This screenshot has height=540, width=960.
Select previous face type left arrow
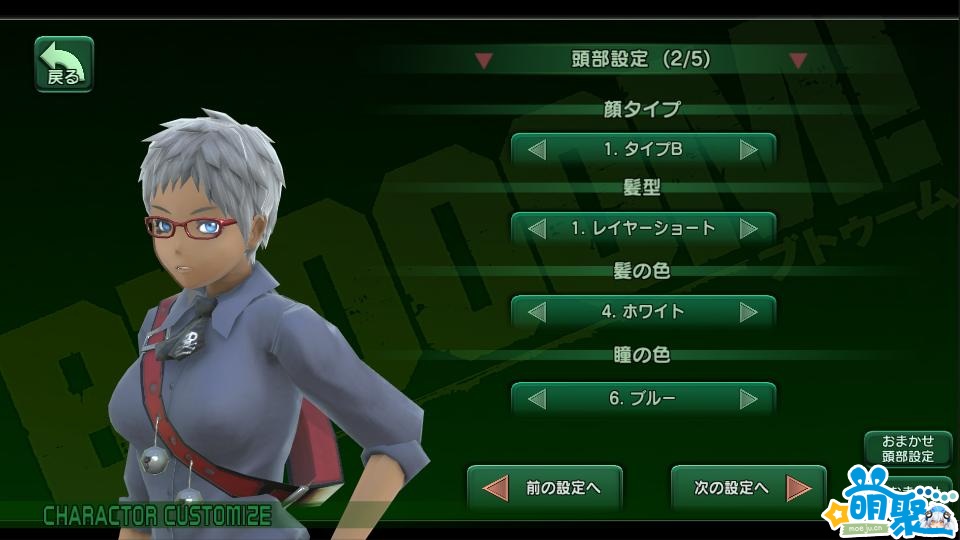(537, 150)
